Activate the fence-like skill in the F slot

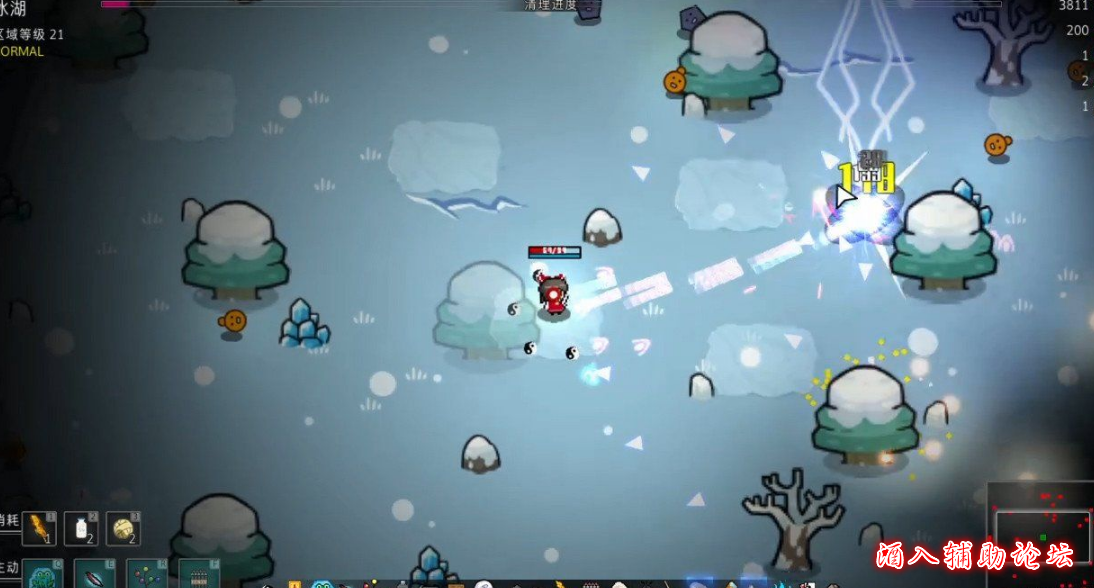click(199, 575)
